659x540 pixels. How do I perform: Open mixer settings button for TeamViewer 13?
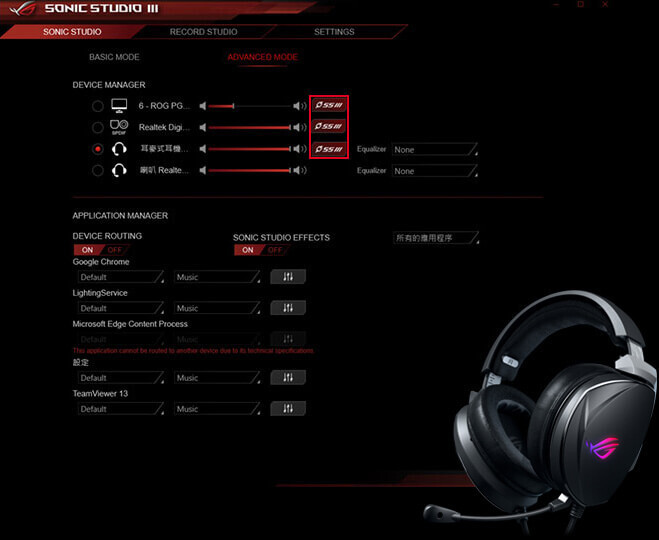click(288, 409)
